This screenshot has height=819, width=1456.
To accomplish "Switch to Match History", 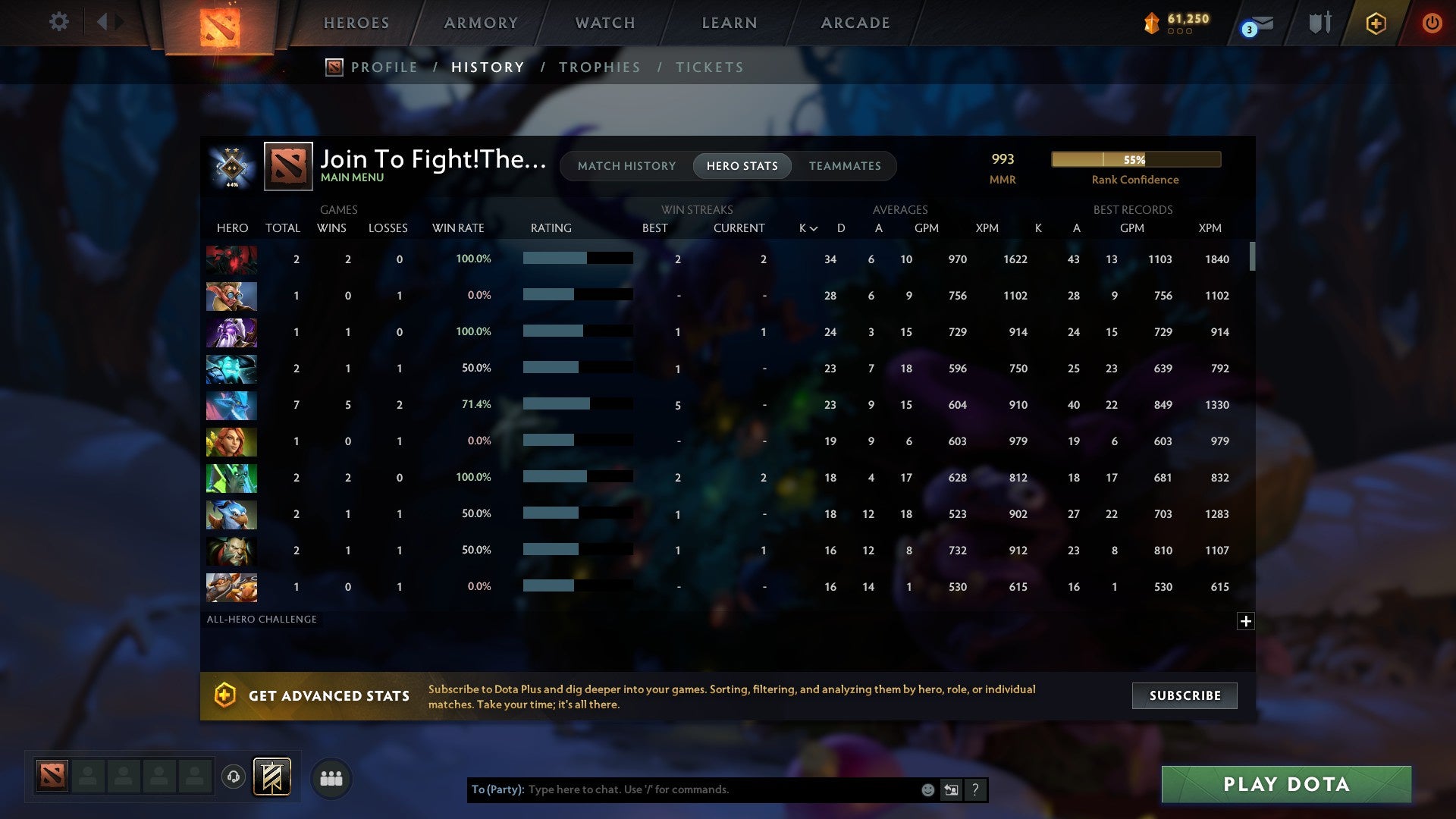I will pos(626,166).
